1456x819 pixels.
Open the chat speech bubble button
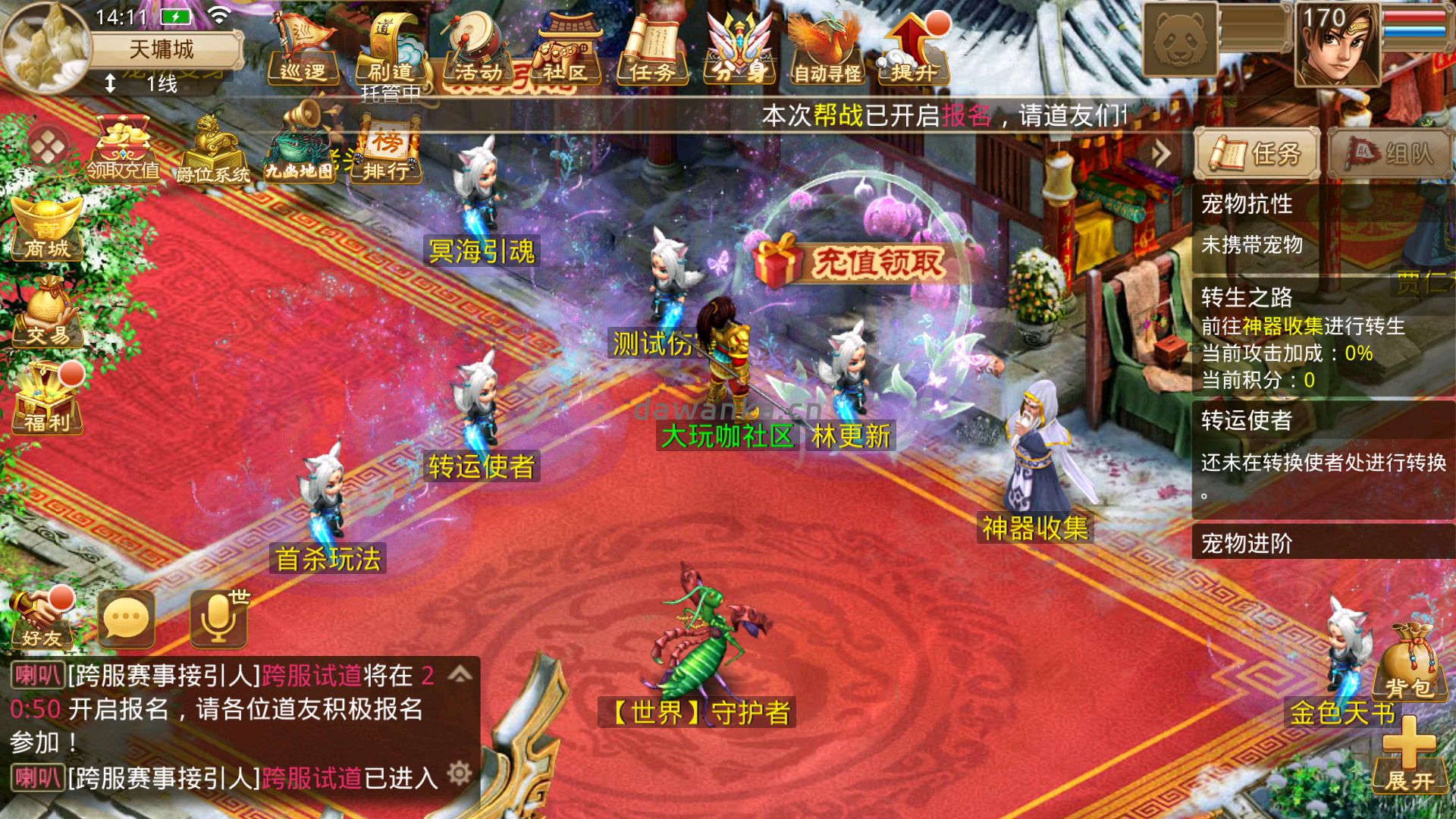tap(127, 620)
